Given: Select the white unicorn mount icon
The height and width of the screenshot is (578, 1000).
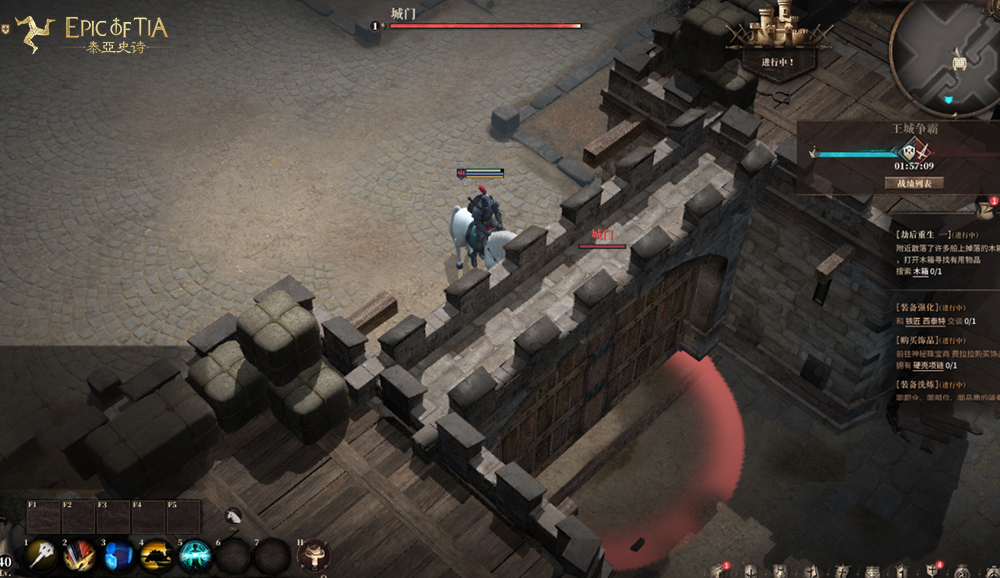Looking at the screenshot, I should pyautogui.click(x=235, y=517).
